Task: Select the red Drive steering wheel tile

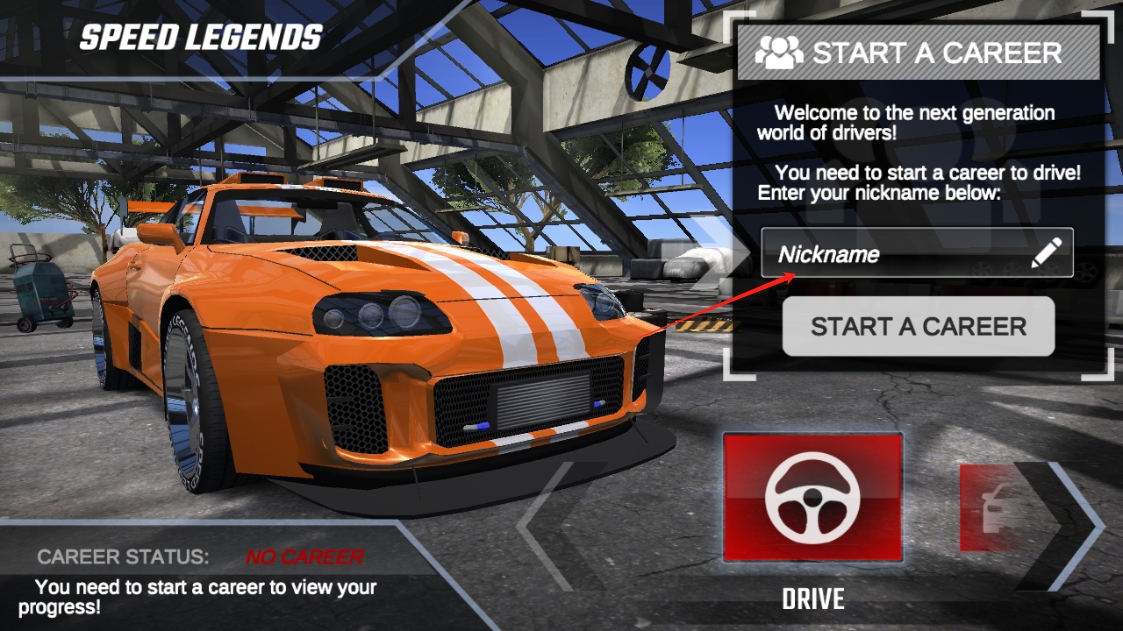Action: click(812, 498)
